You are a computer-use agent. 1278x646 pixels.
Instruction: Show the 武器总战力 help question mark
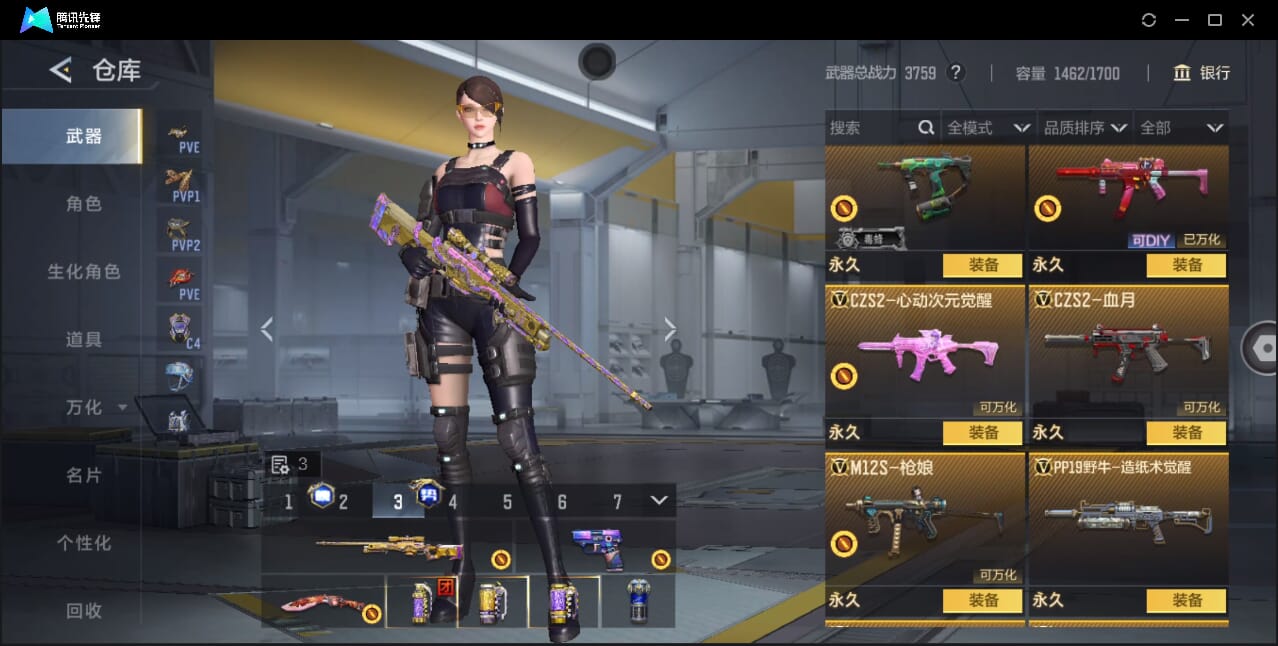click(956, 73)
